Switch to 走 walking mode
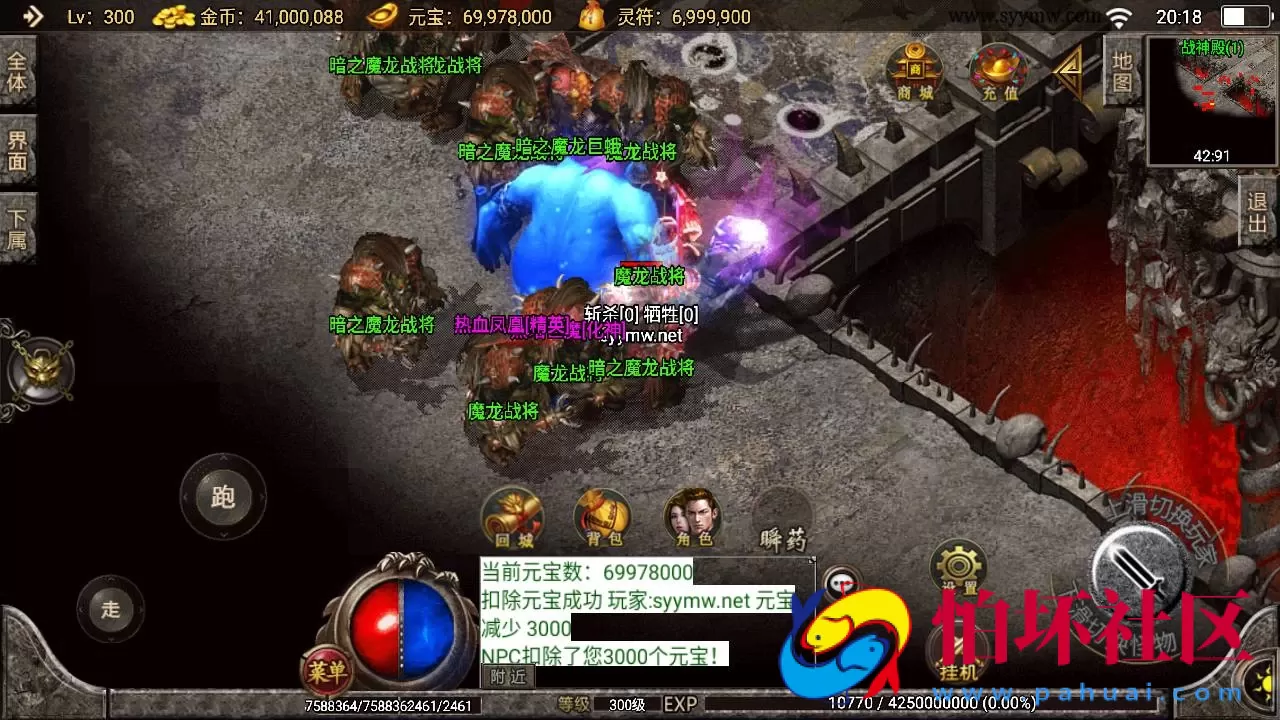The height and width of the screenshot is (720, 1280). tap(109, 608)
